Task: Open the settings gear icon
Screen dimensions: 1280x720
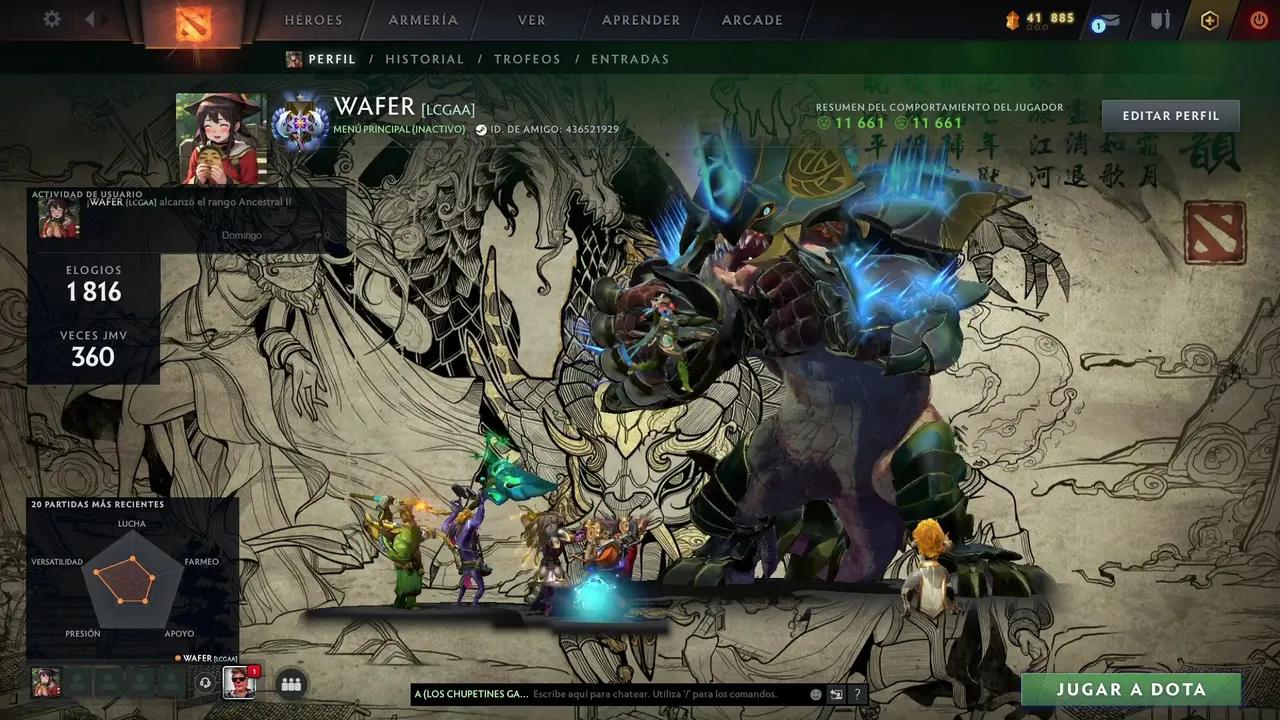Action: (x=52, y=19)
